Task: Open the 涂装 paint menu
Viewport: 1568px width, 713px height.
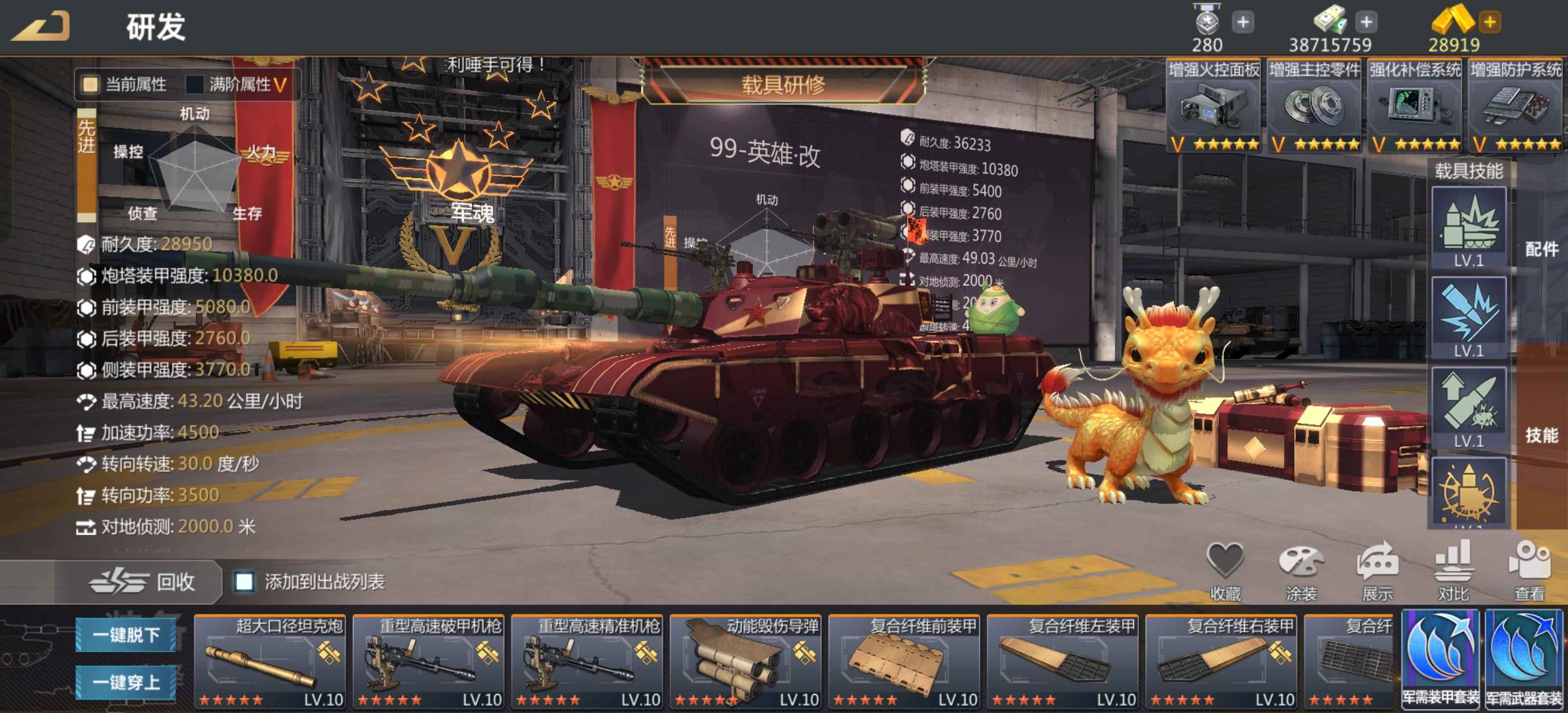Action: pos(1301,570)
